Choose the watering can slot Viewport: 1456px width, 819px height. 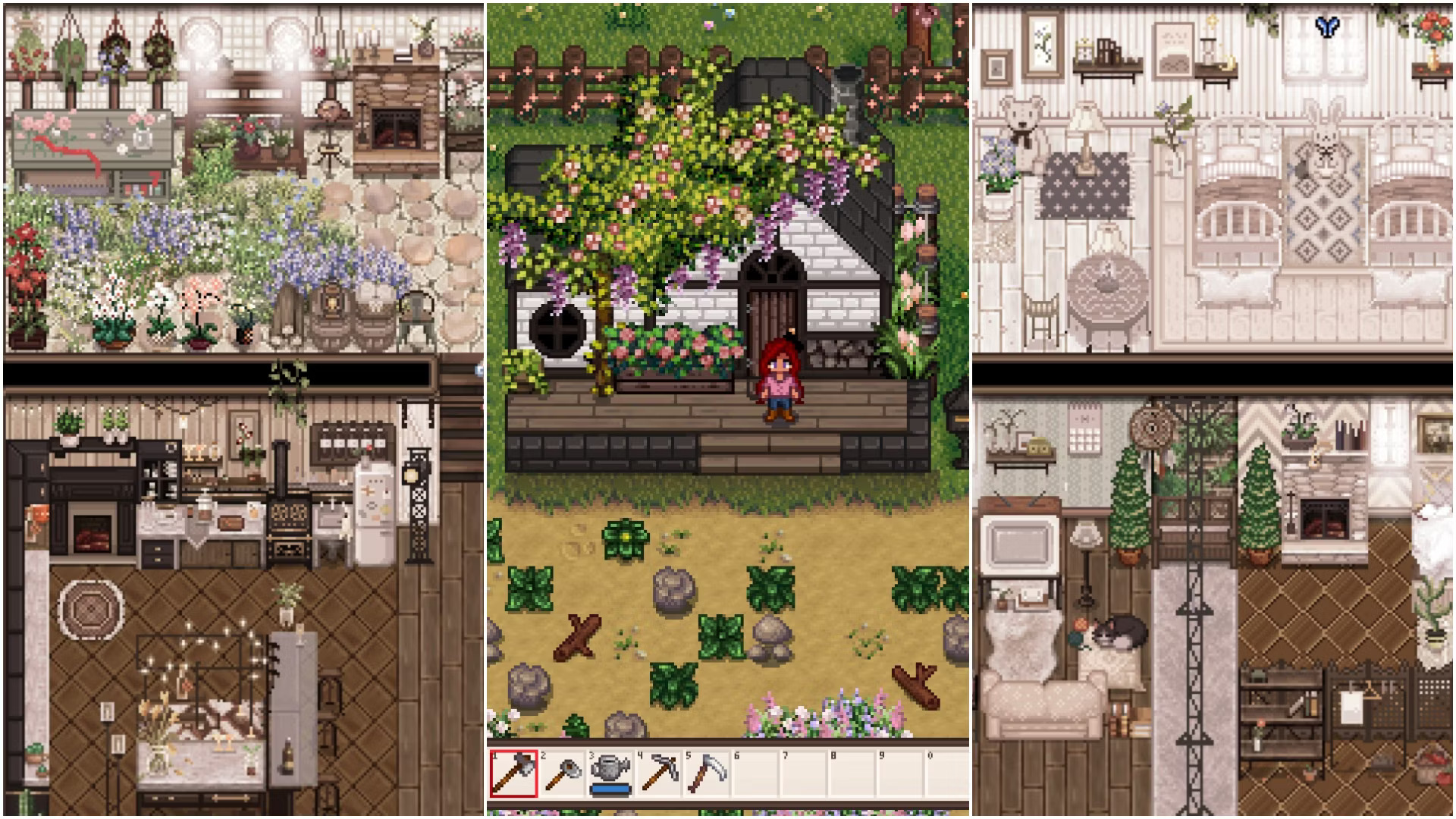click(610, 773)
